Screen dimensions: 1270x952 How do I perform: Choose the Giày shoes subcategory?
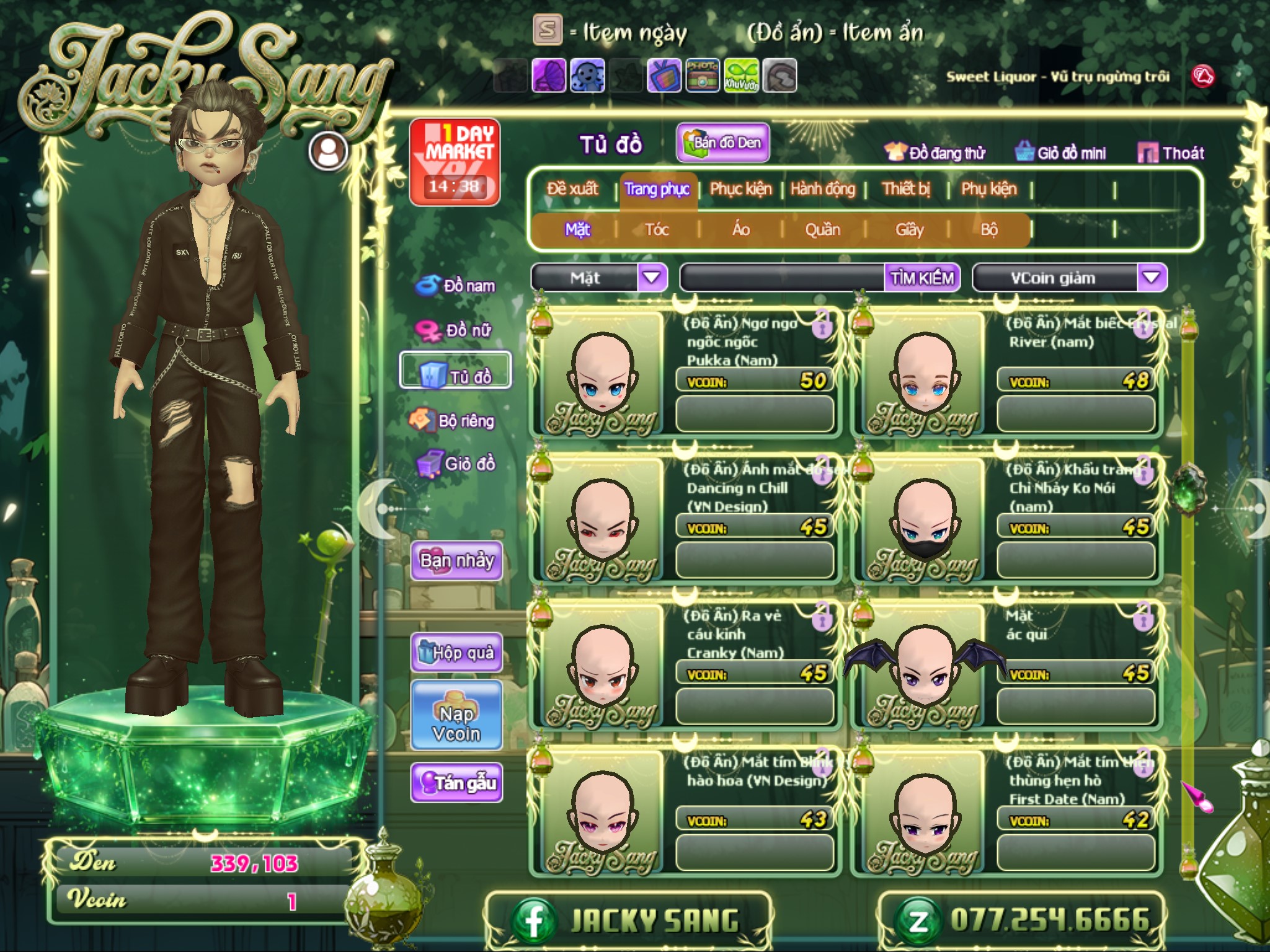909,230
